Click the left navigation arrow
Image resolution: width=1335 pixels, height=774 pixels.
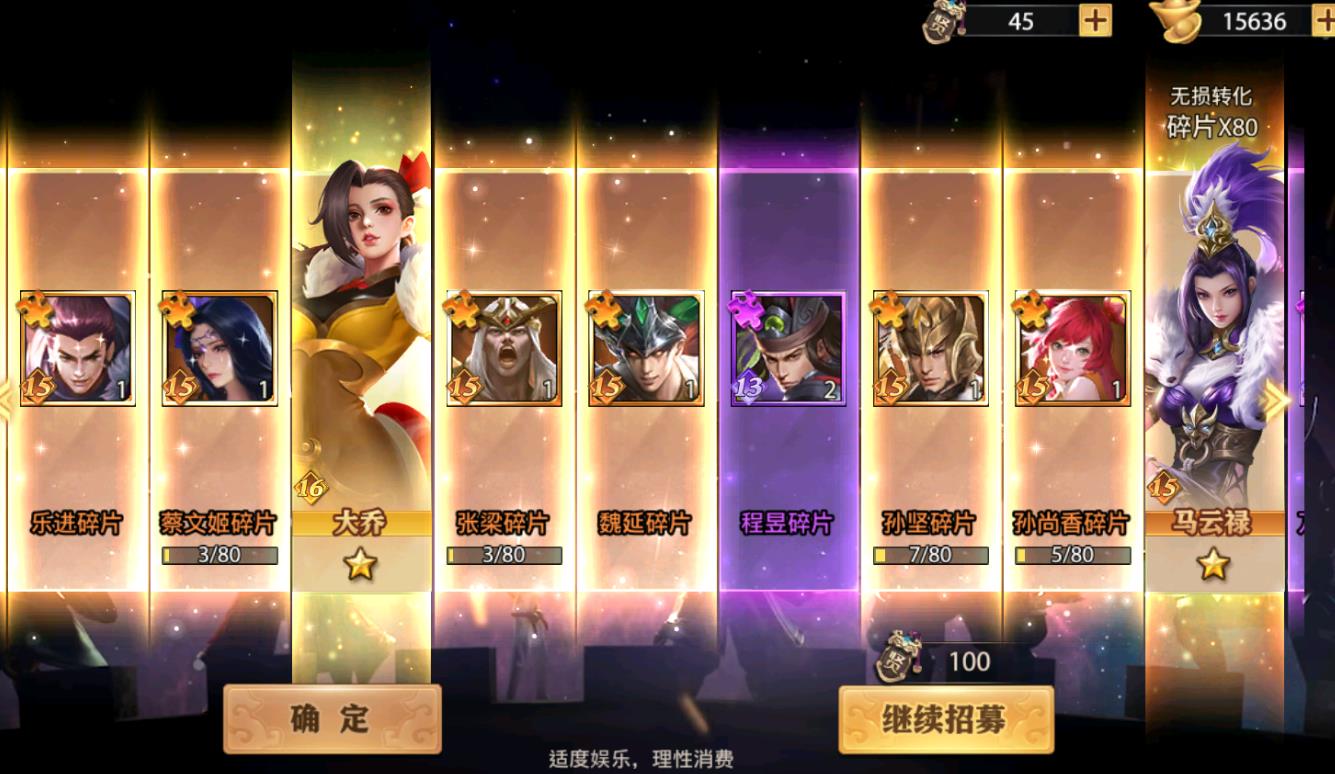tap(10, 399)
